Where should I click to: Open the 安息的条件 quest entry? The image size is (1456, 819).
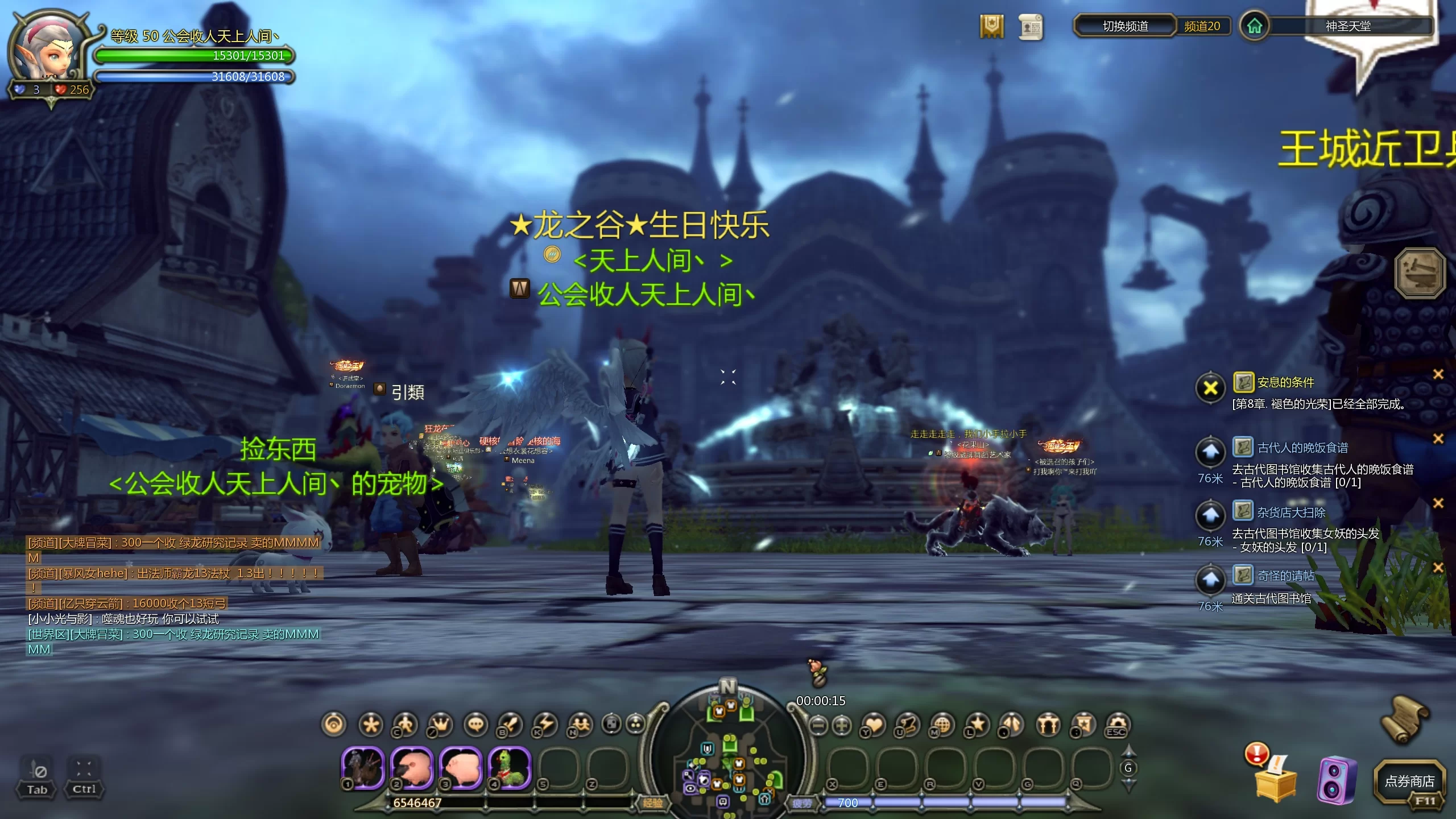pos(1285,382)
